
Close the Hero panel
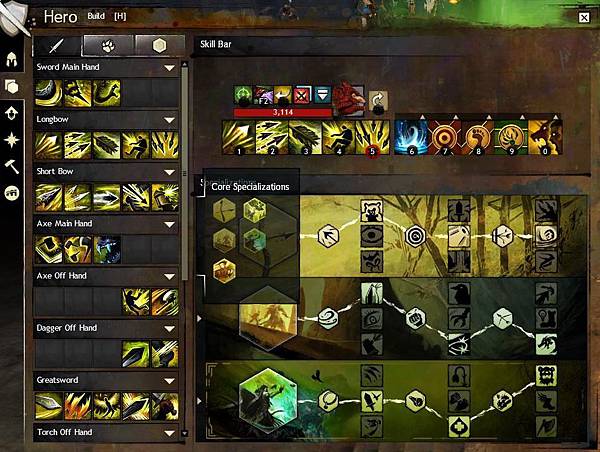[584, 17]
